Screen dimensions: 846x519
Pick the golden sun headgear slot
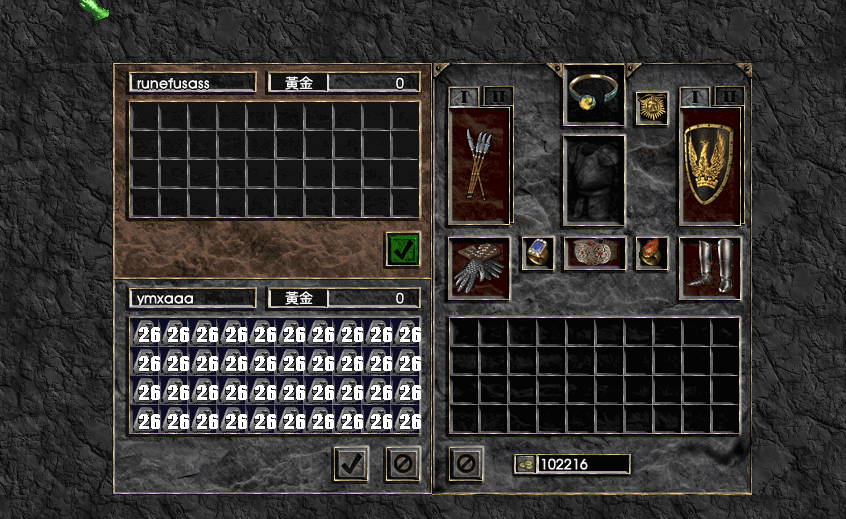coord(652,107)
